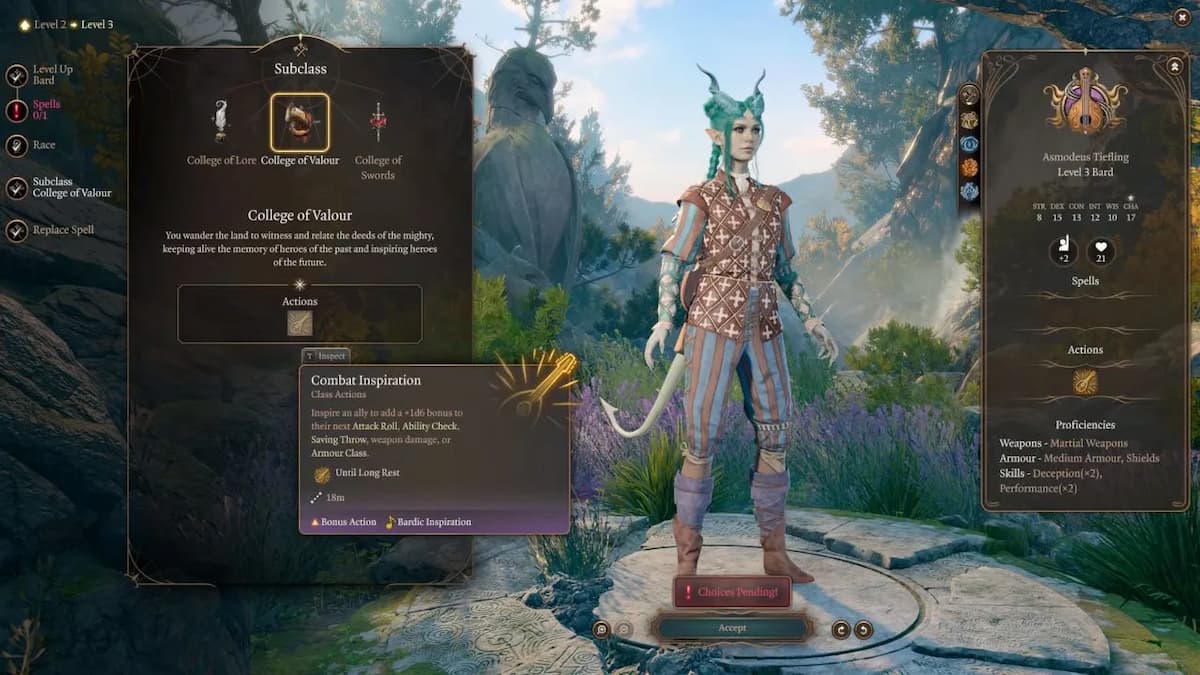Screen dimensions: 1200x675
Task: Rotate the character counter-clockwise
Action: pos(841,629)
